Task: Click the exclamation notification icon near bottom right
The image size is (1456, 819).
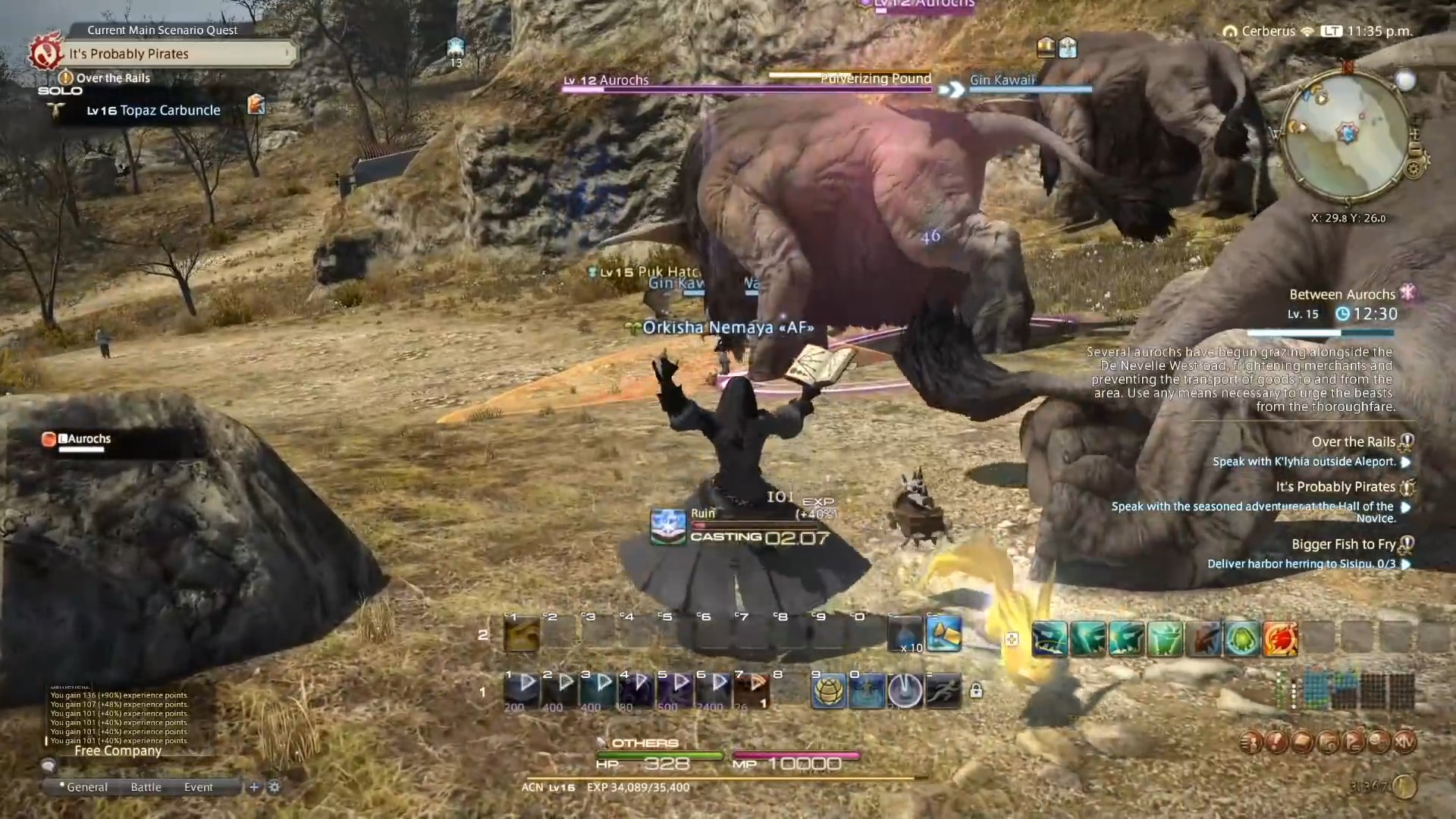Action: pyautogui.click(x=1276, y=741)
